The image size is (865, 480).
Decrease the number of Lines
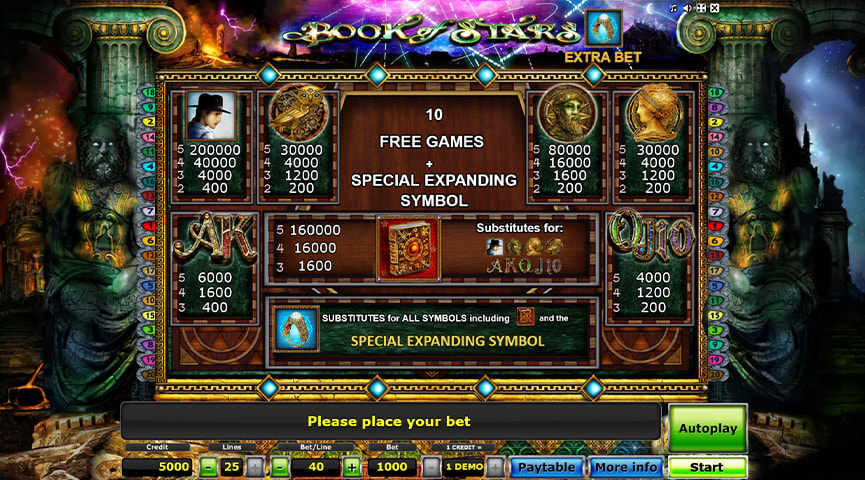(x=208, y=467)
